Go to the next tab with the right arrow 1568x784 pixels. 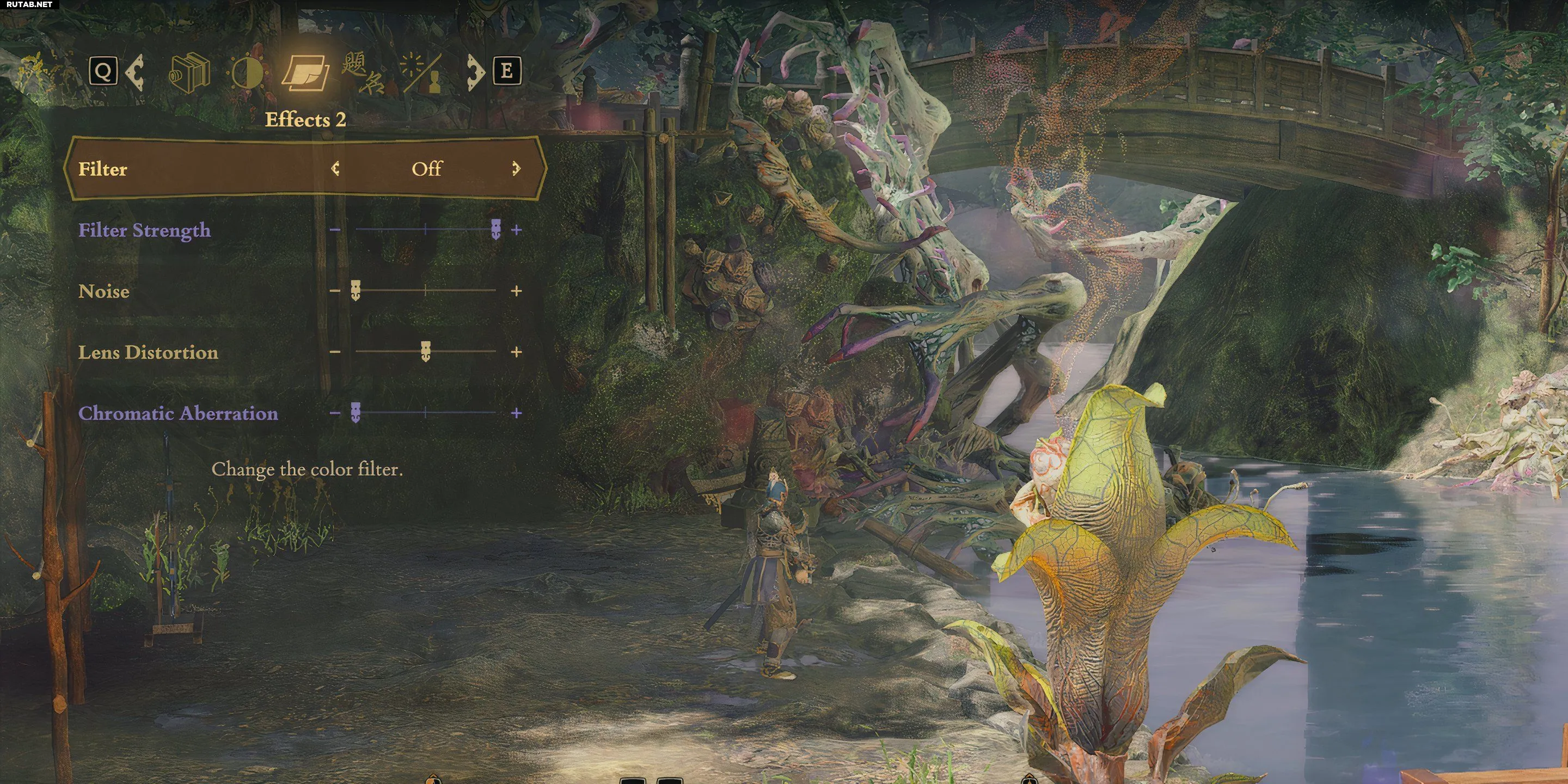click(475, 72)
